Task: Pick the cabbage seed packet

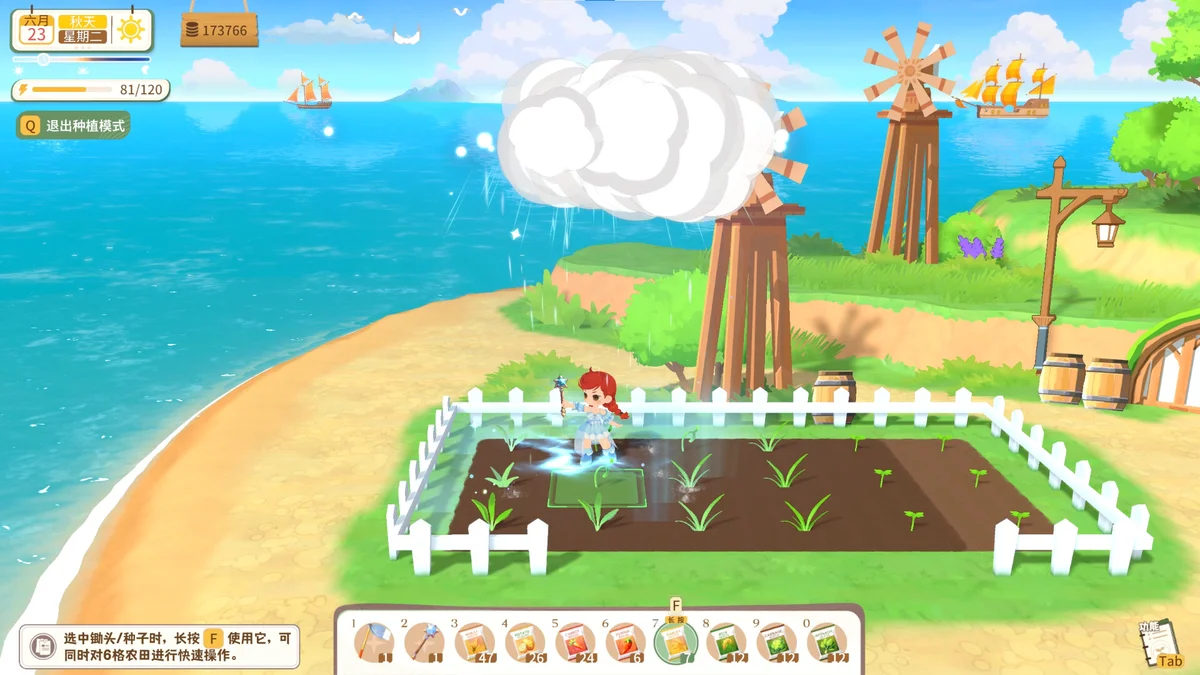Action: [776, 642]
